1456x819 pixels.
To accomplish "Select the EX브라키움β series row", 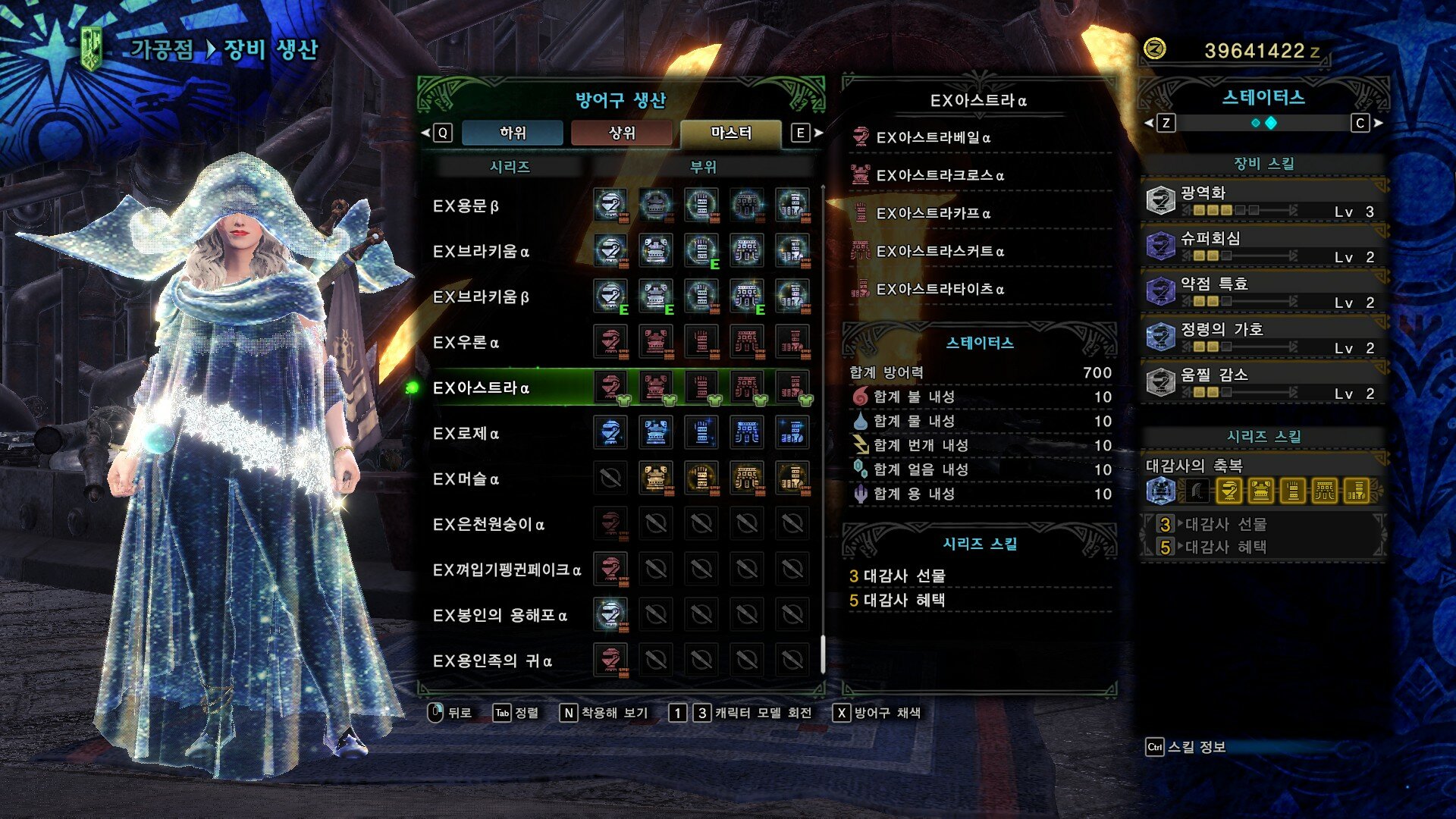I will click(x=481, y=297).
